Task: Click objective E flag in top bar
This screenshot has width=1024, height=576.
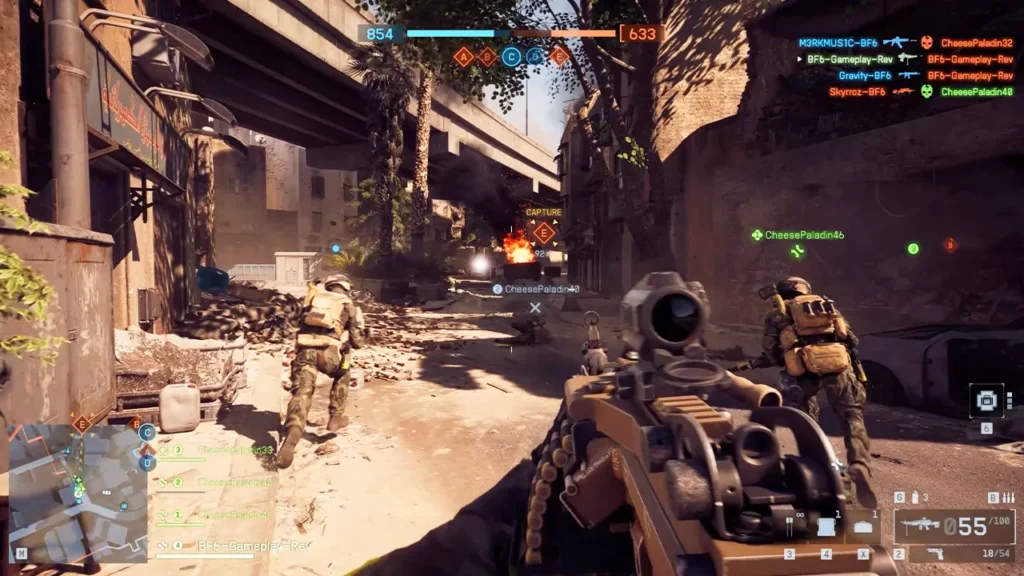Action: coord(559,57)
